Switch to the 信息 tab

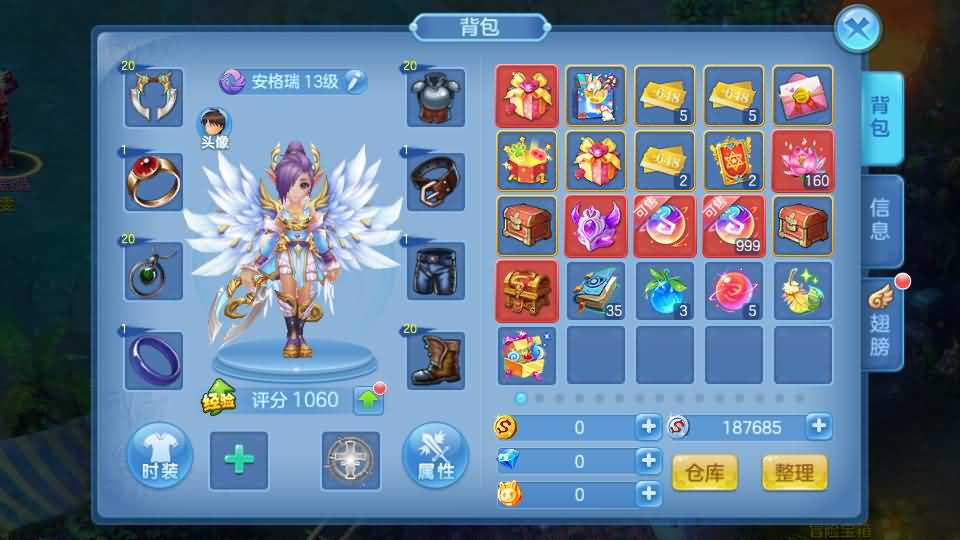click(x=880, y=220)
